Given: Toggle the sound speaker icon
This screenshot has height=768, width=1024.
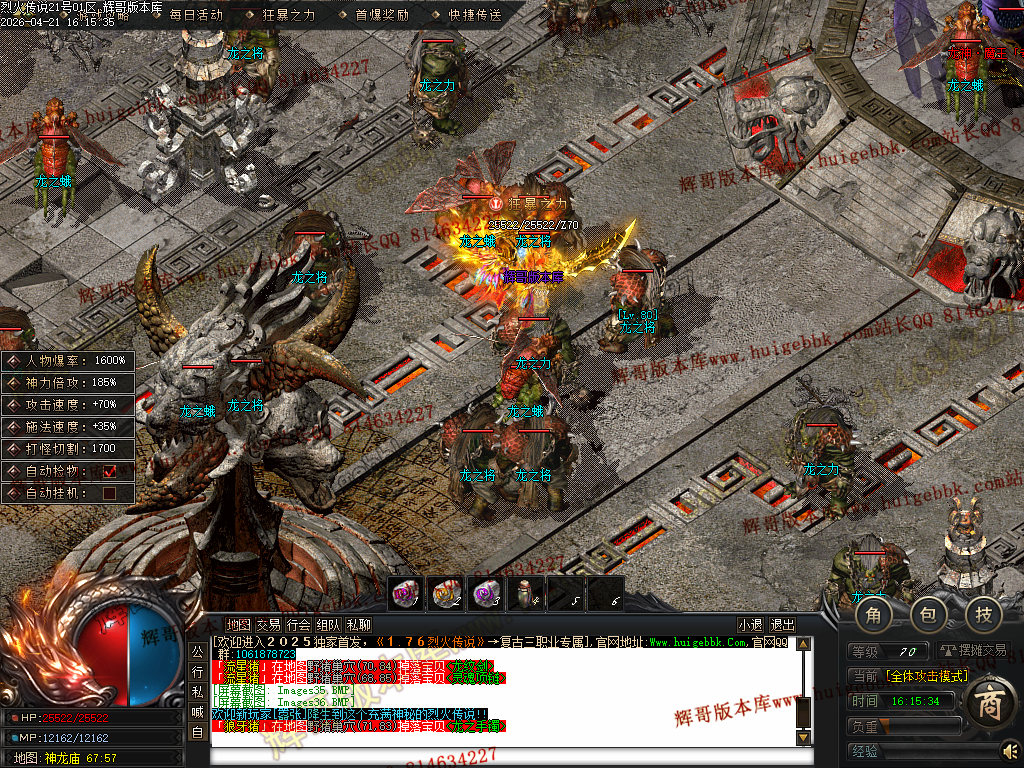Looking at the screenshot, I should coord(1009,750).
